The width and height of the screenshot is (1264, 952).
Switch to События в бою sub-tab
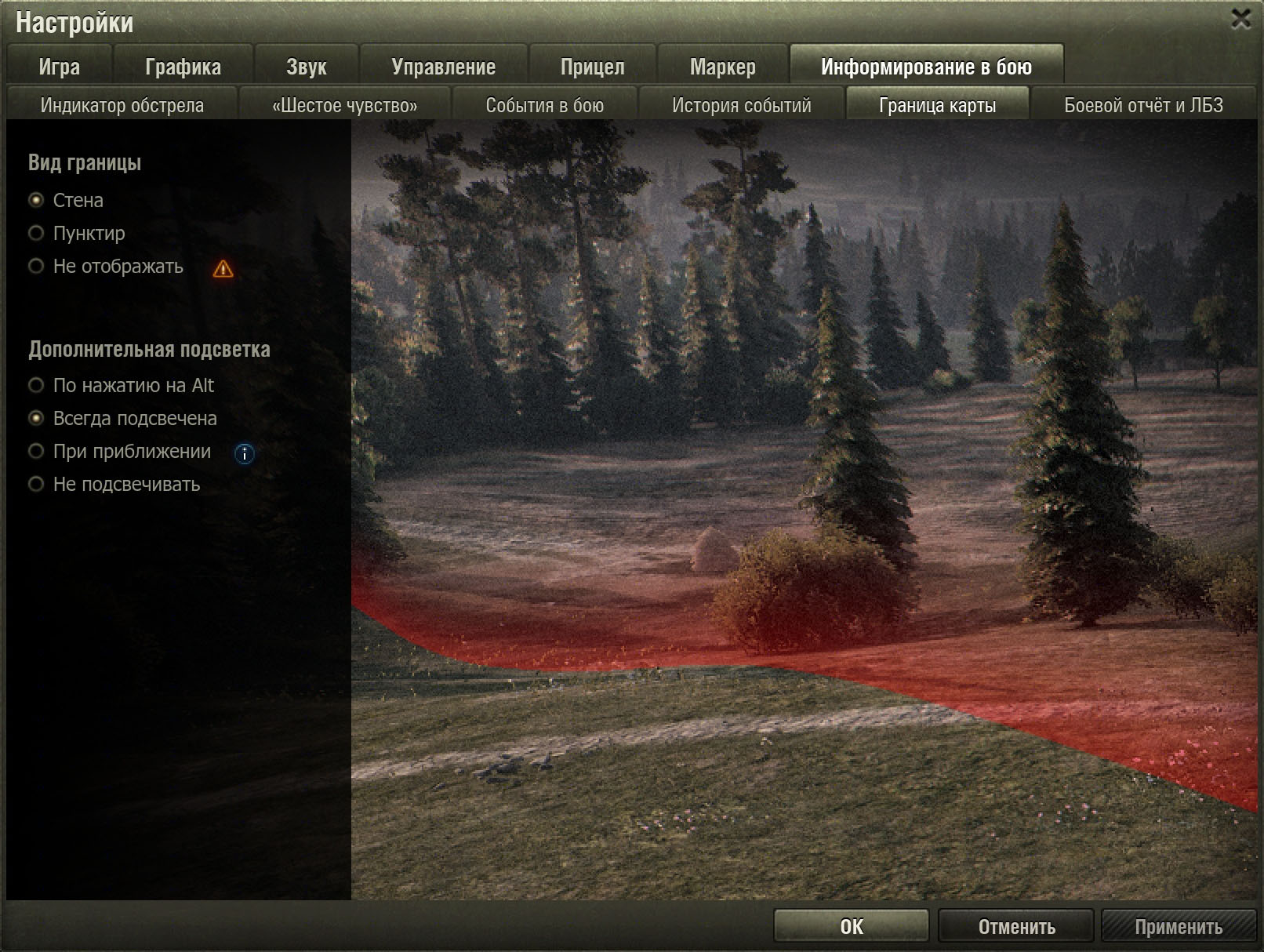[x=544, y=105]
